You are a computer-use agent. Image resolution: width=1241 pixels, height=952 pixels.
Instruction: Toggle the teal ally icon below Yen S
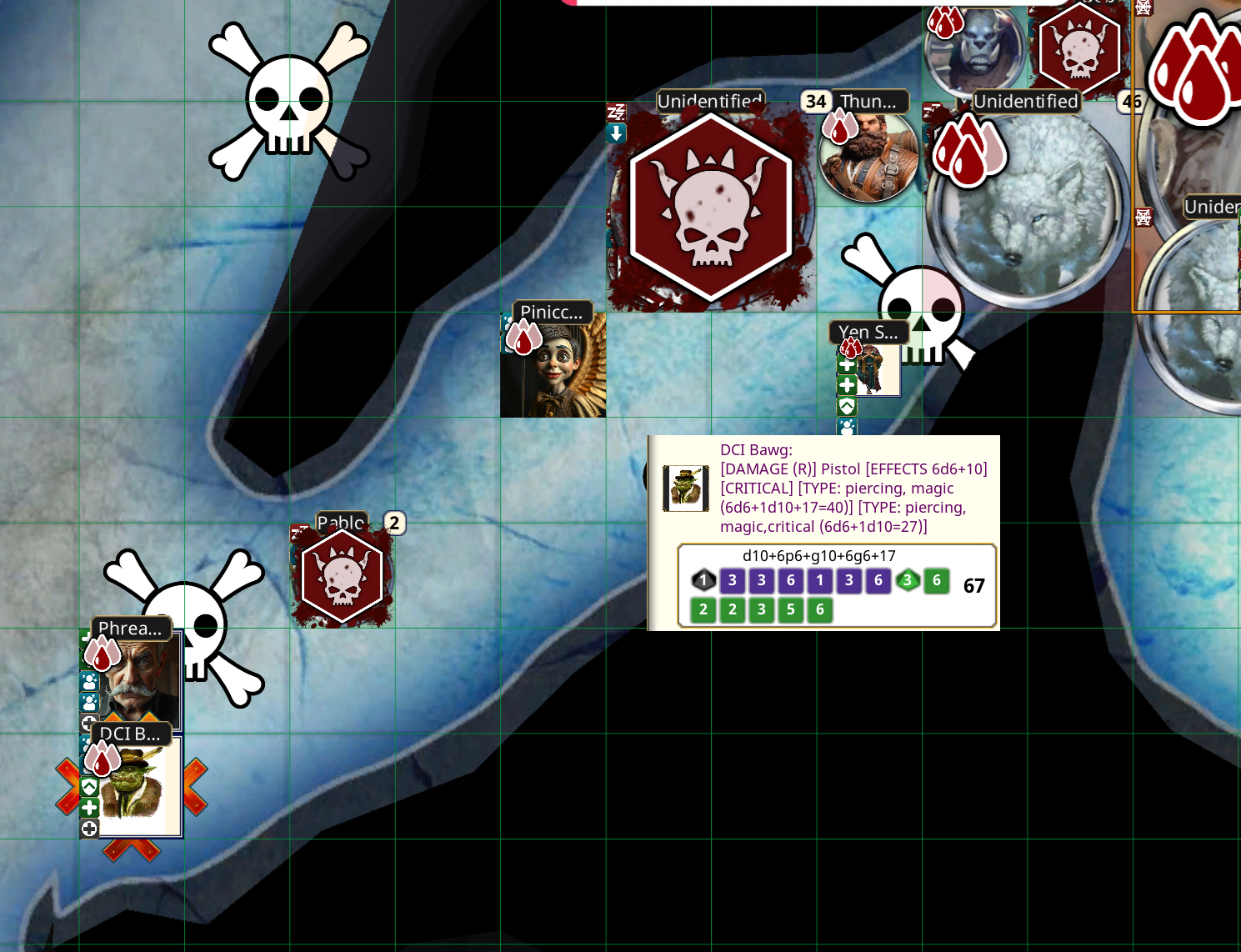847,428
